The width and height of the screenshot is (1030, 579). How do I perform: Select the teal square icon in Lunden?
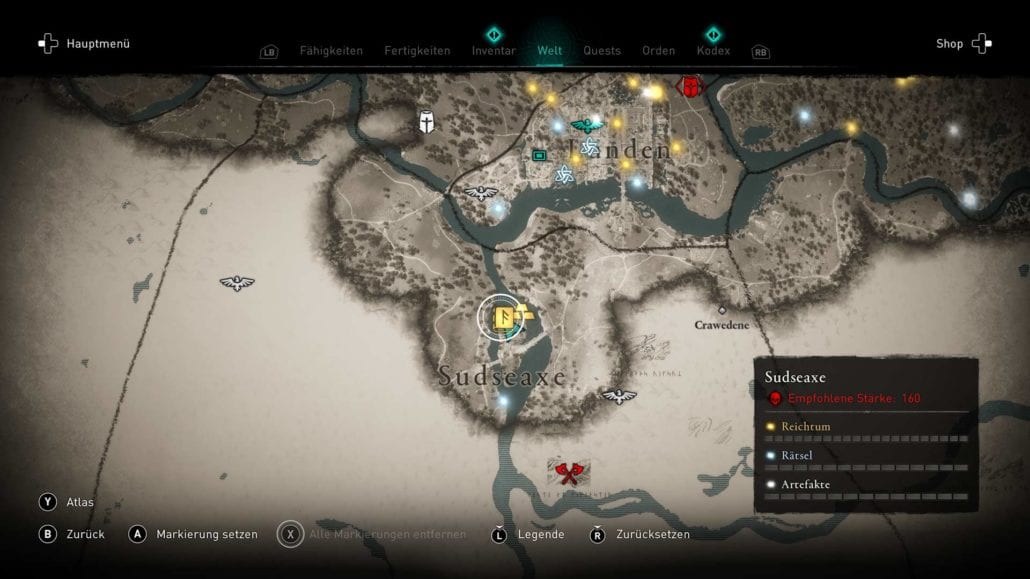(x=540, y=155)
